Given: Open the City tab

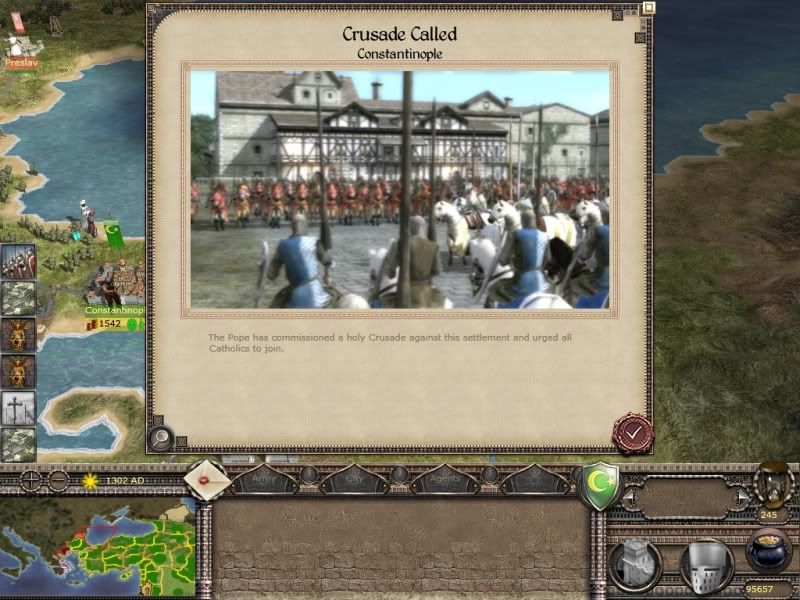Looking at the screenshot, I should tap(354, 481).
